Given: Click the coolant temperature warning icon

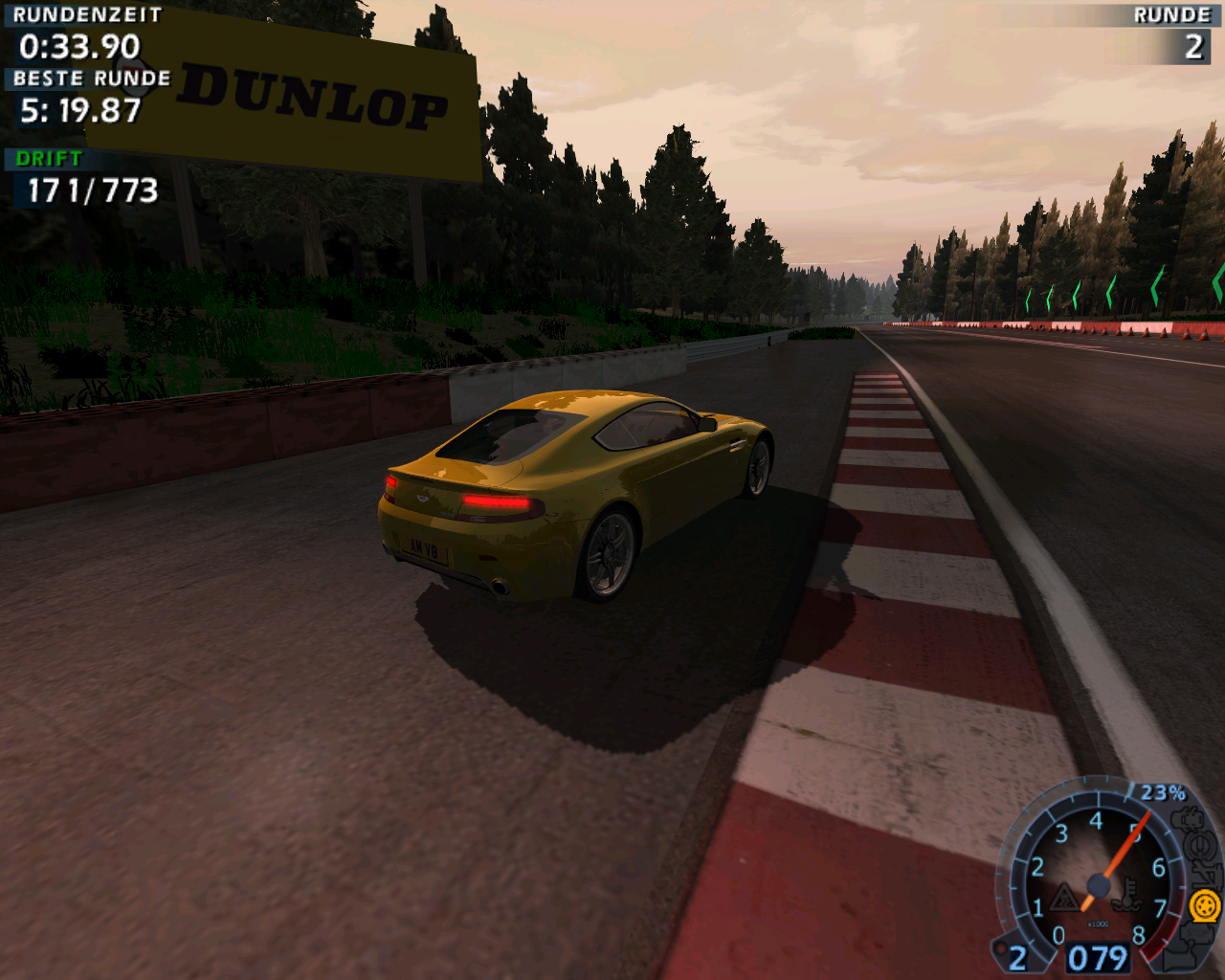Looking at the screenshot, I should (x=1129, y=894).
